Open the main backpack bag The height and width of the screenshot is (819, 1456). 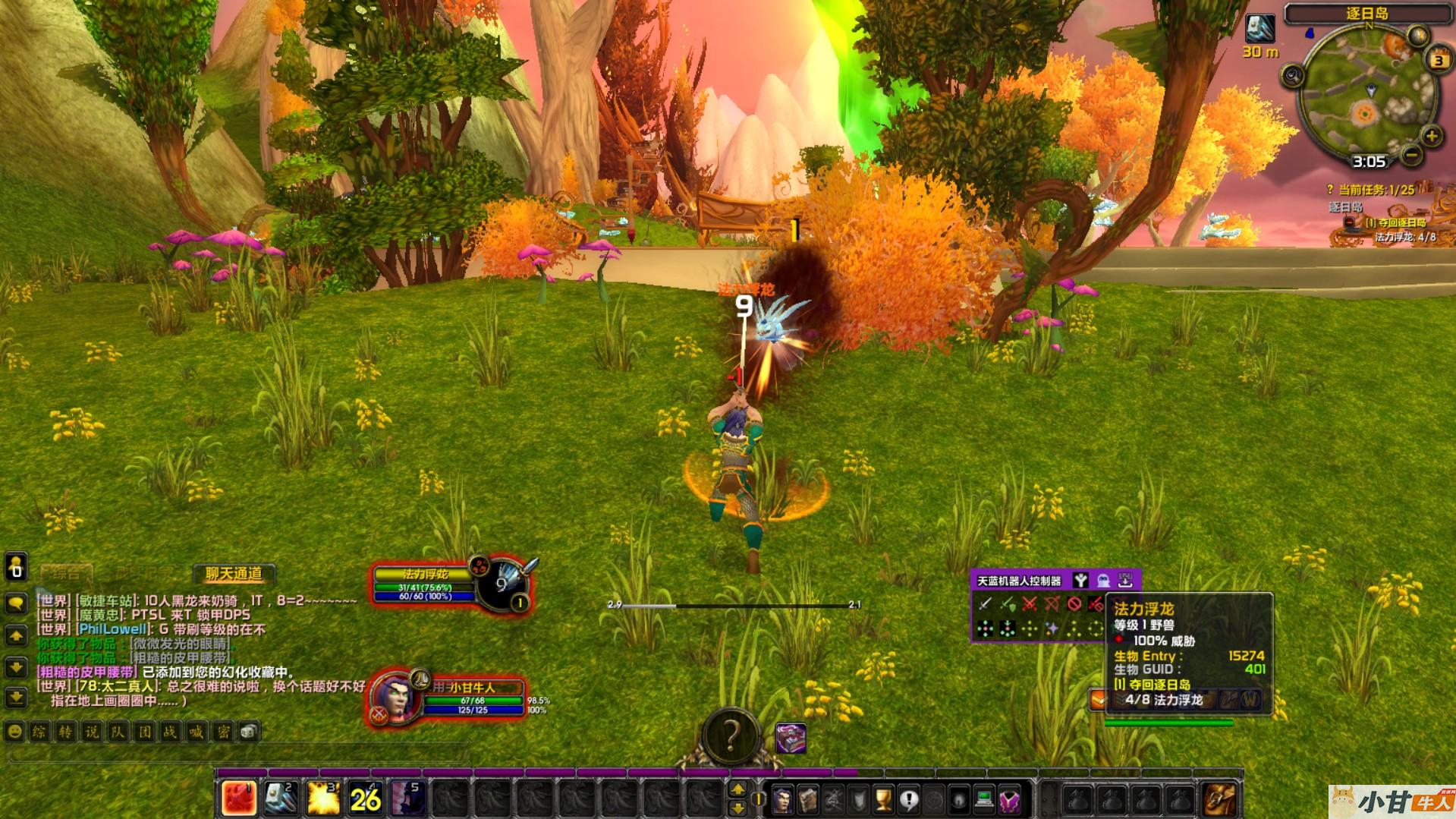coord(1219,799)
